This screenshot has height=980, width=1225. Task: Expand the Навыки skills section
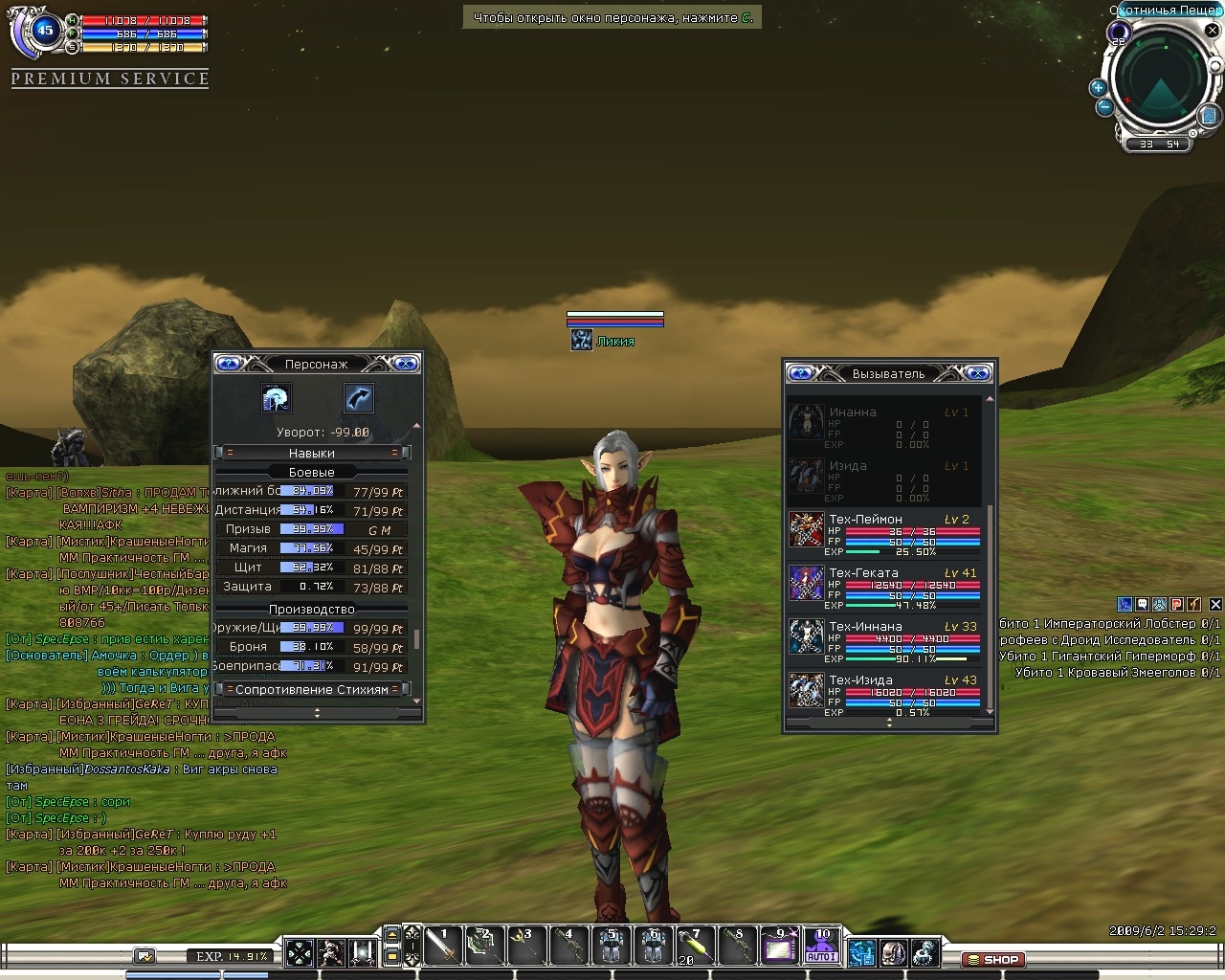[312, 453]
